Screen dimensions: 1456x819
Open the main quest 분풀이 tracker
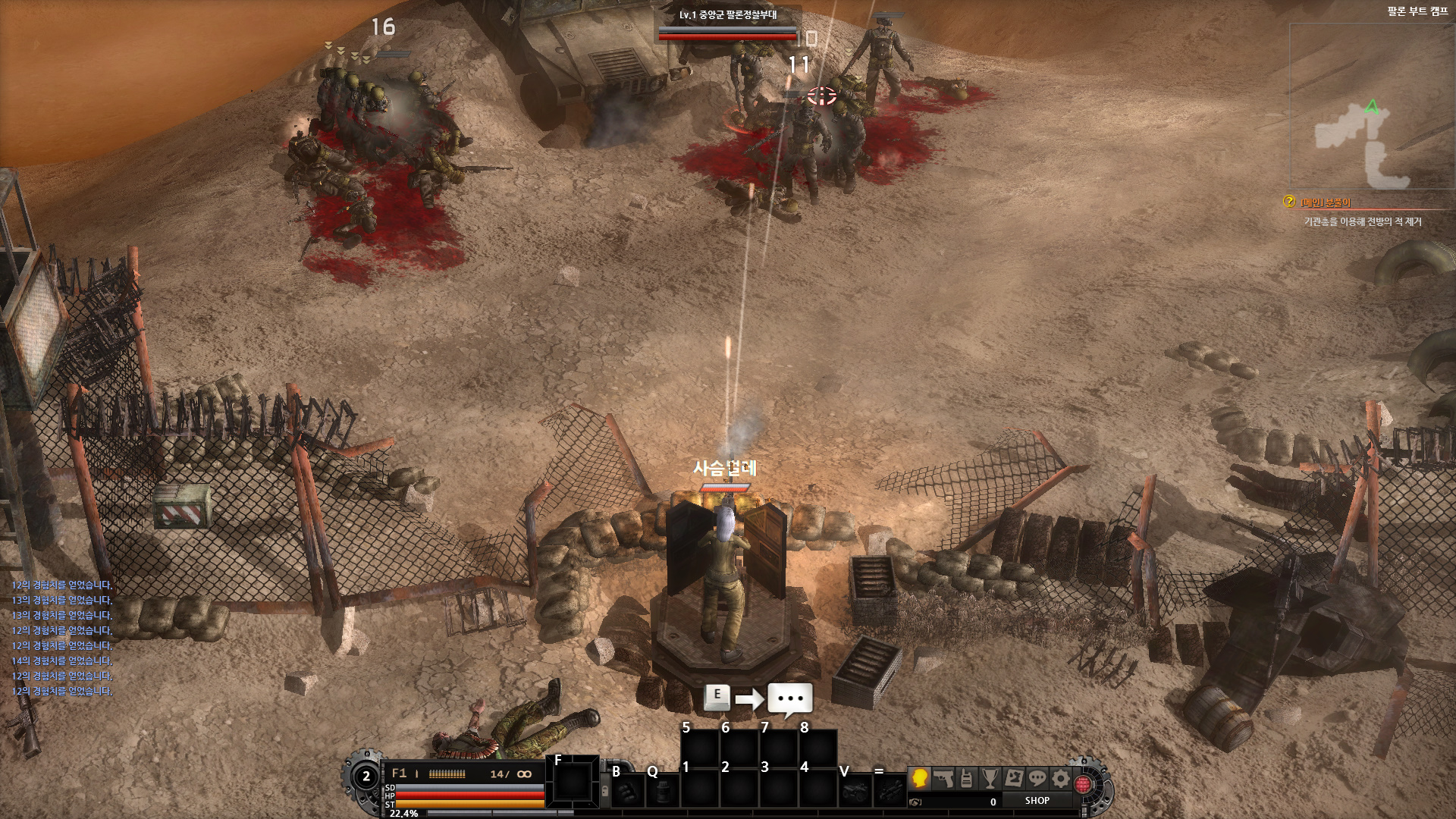1326,202
